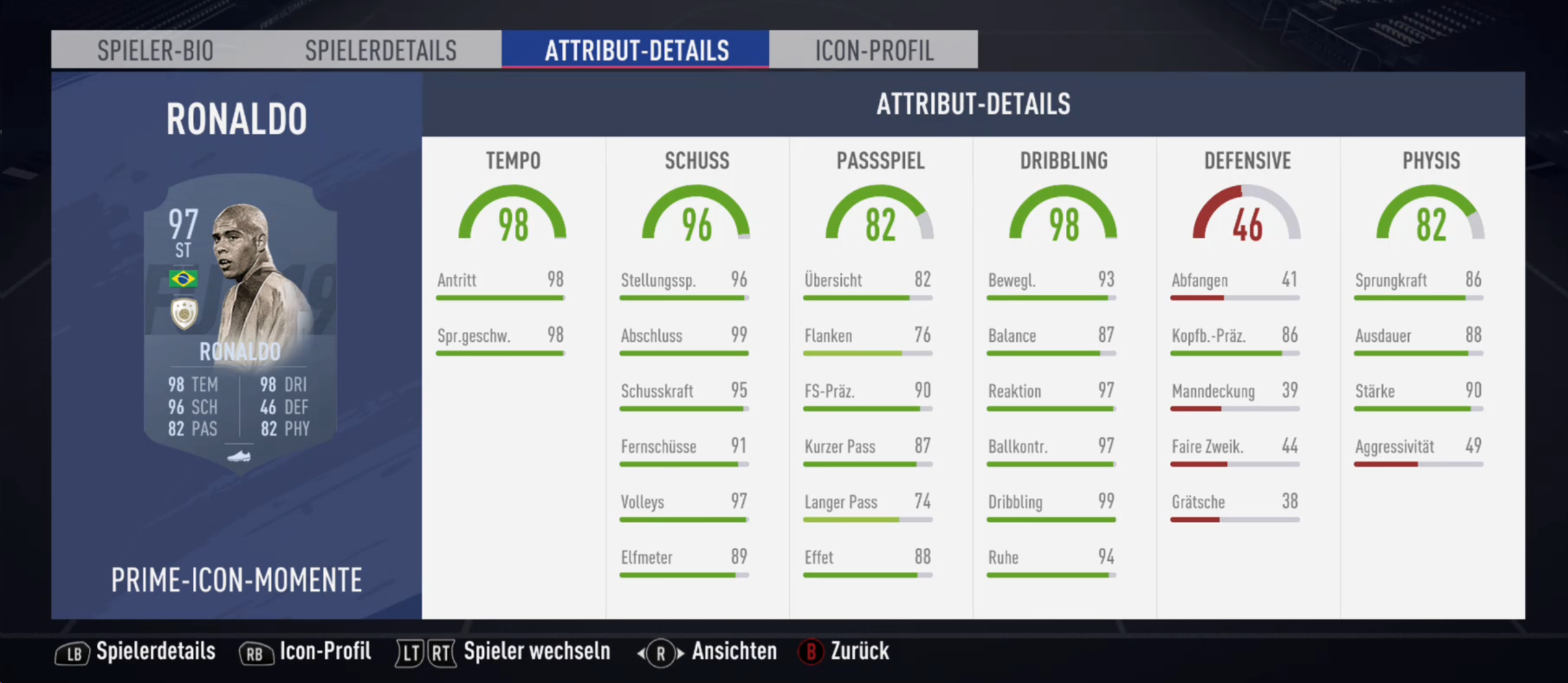Click the red B button icon for Zurück

coord(810,652)
